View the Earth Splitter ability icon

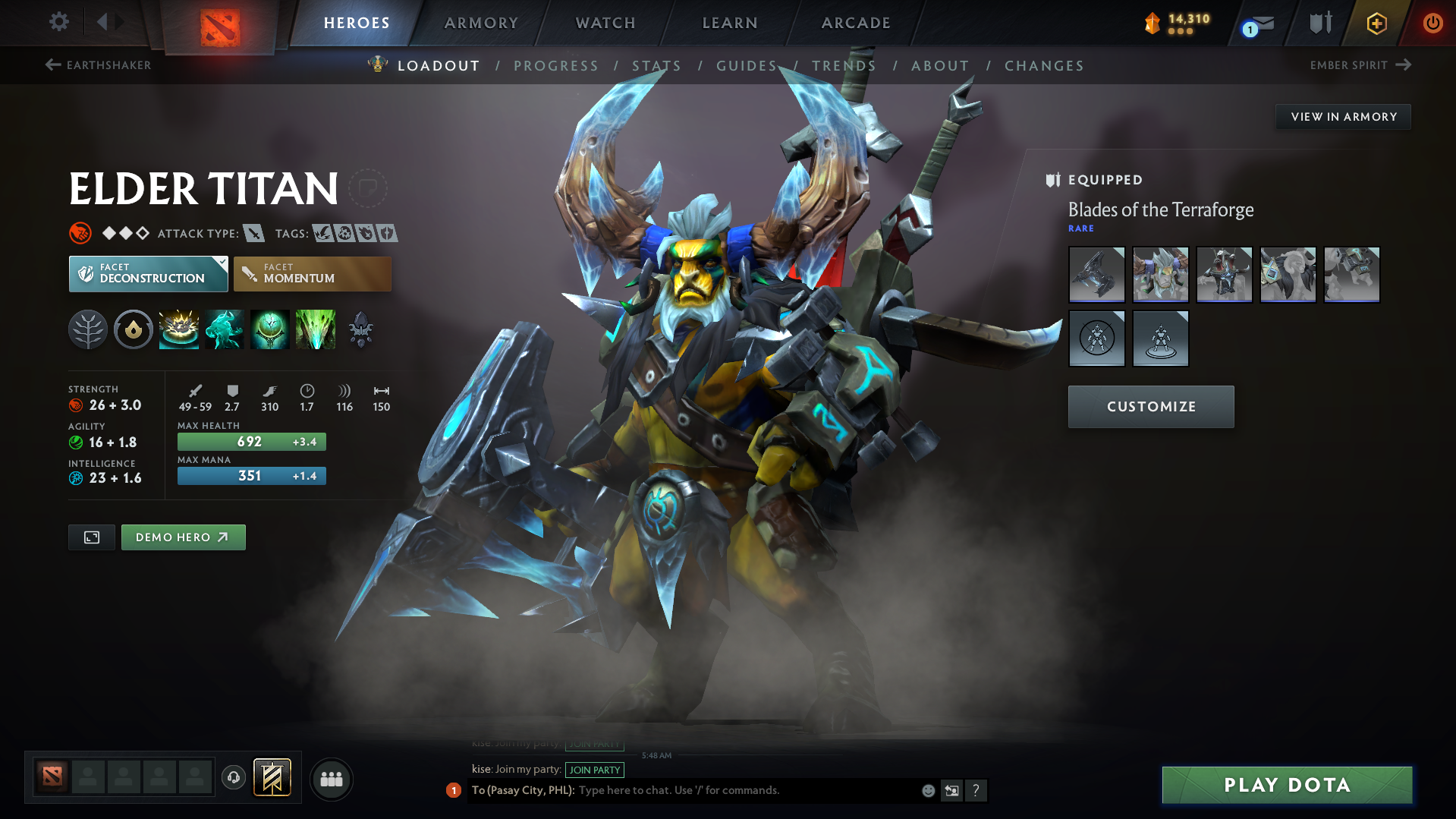[315, 329]
